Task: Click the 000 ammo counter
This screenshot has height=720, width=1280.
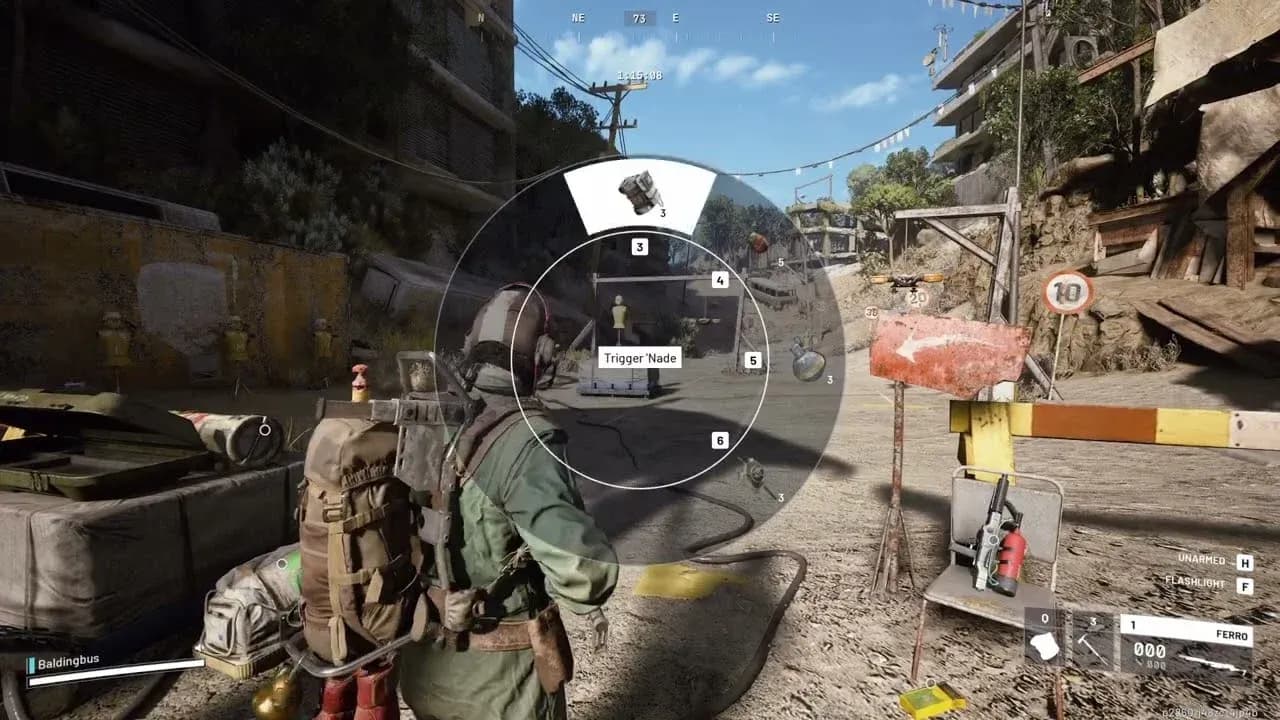Action: 1147,651
